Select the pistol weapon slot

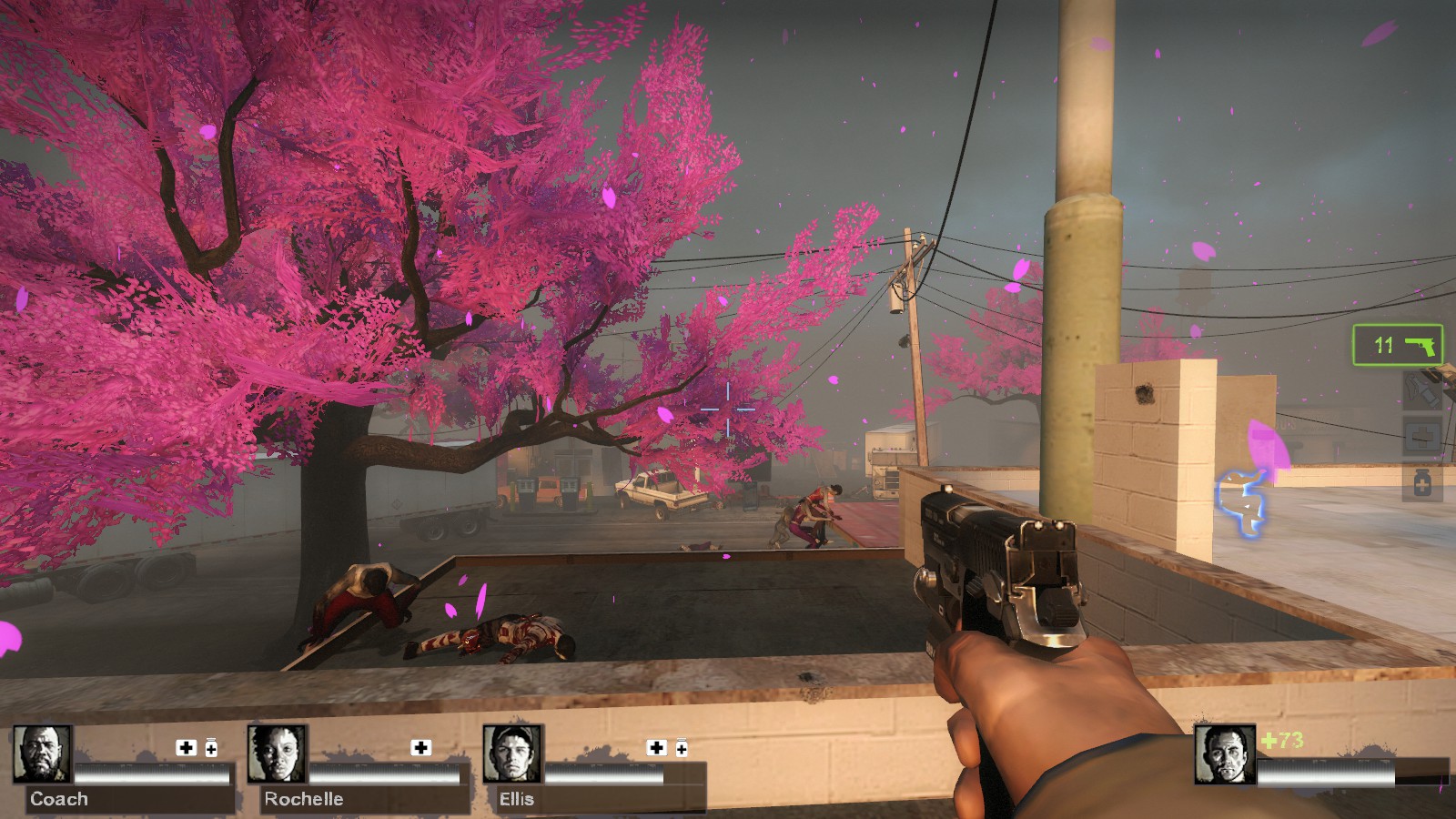point(1397,345)
